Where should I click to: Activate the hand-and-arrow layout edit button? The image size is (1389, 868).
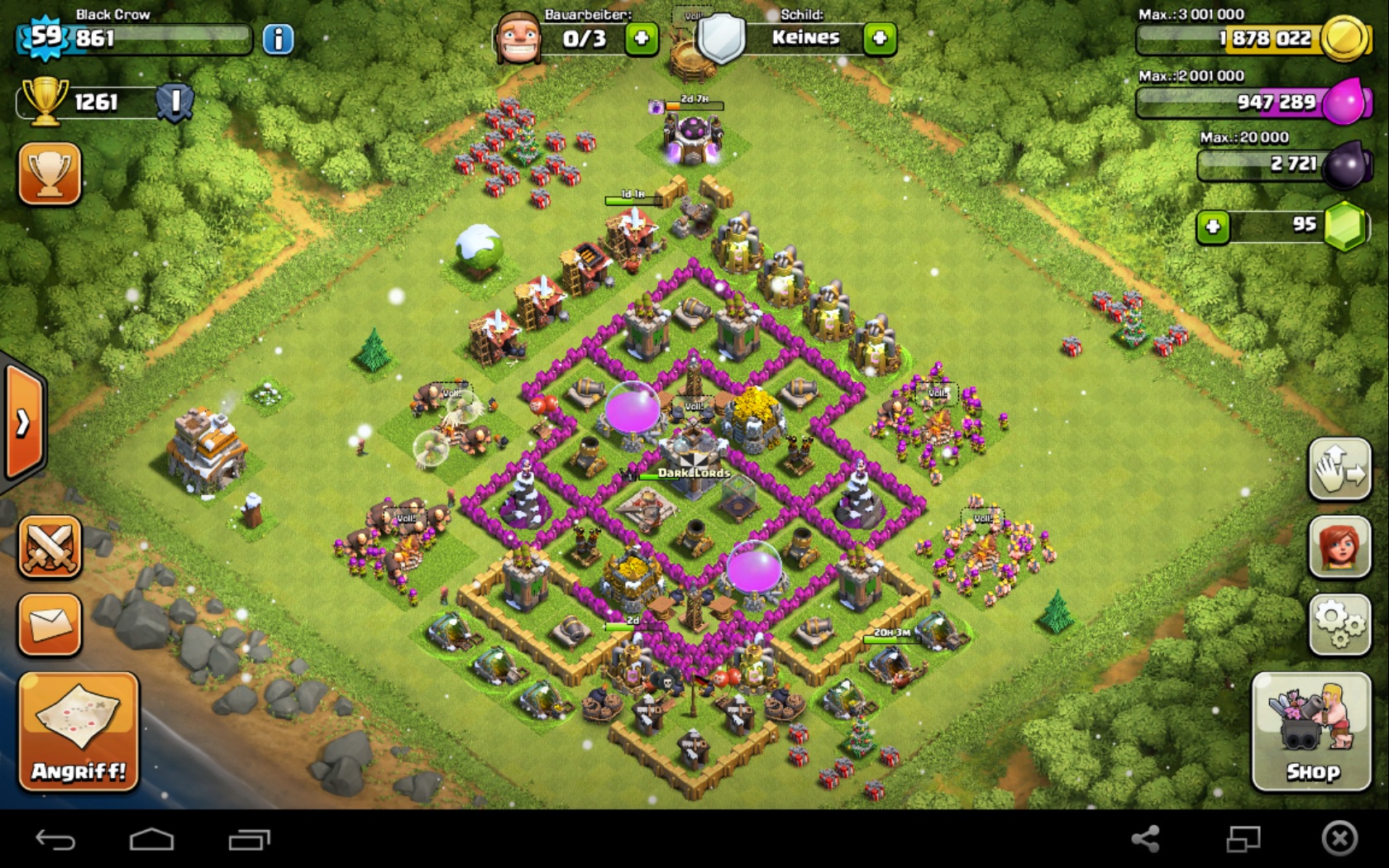click(x=1339, y=470)
